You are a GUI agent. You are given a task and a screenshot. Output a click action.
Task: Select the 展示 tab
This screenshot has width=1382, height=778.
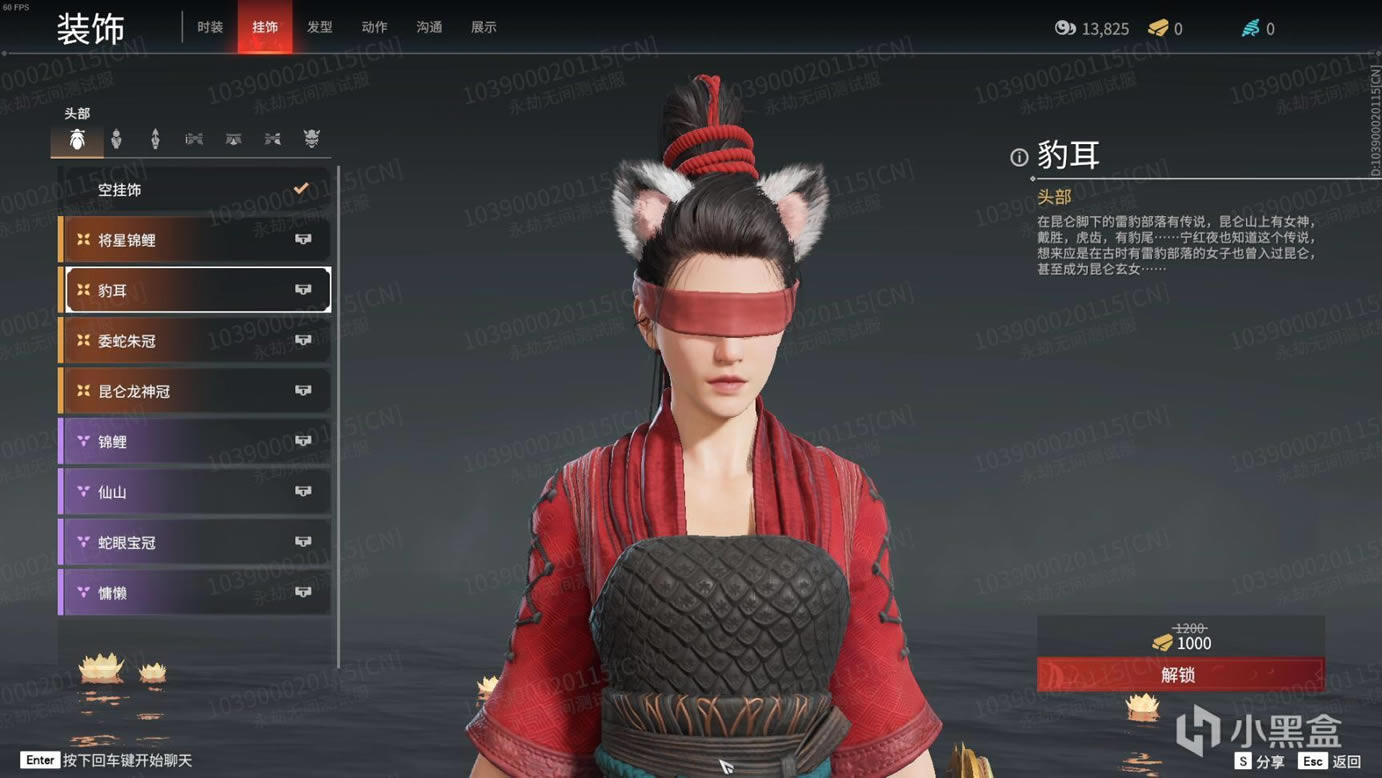(484, 27)
